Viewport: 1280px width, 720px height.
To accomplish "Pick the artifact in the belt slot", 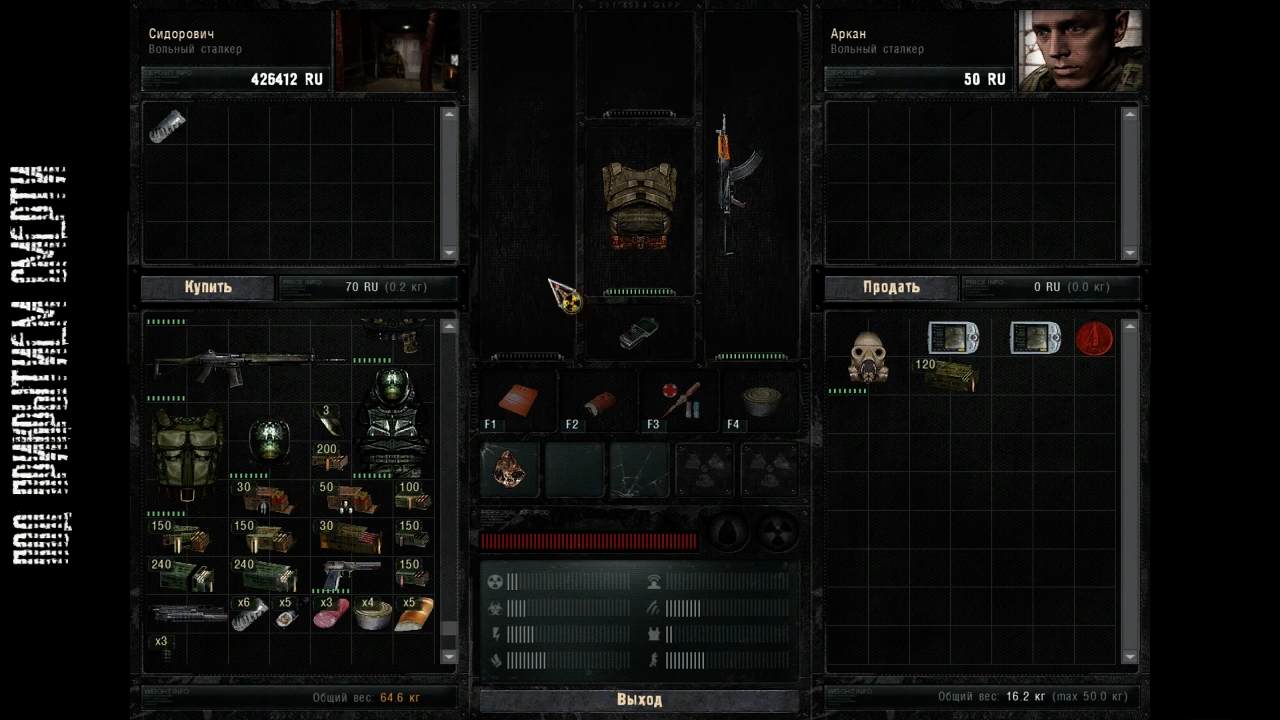I will point(510,468).
